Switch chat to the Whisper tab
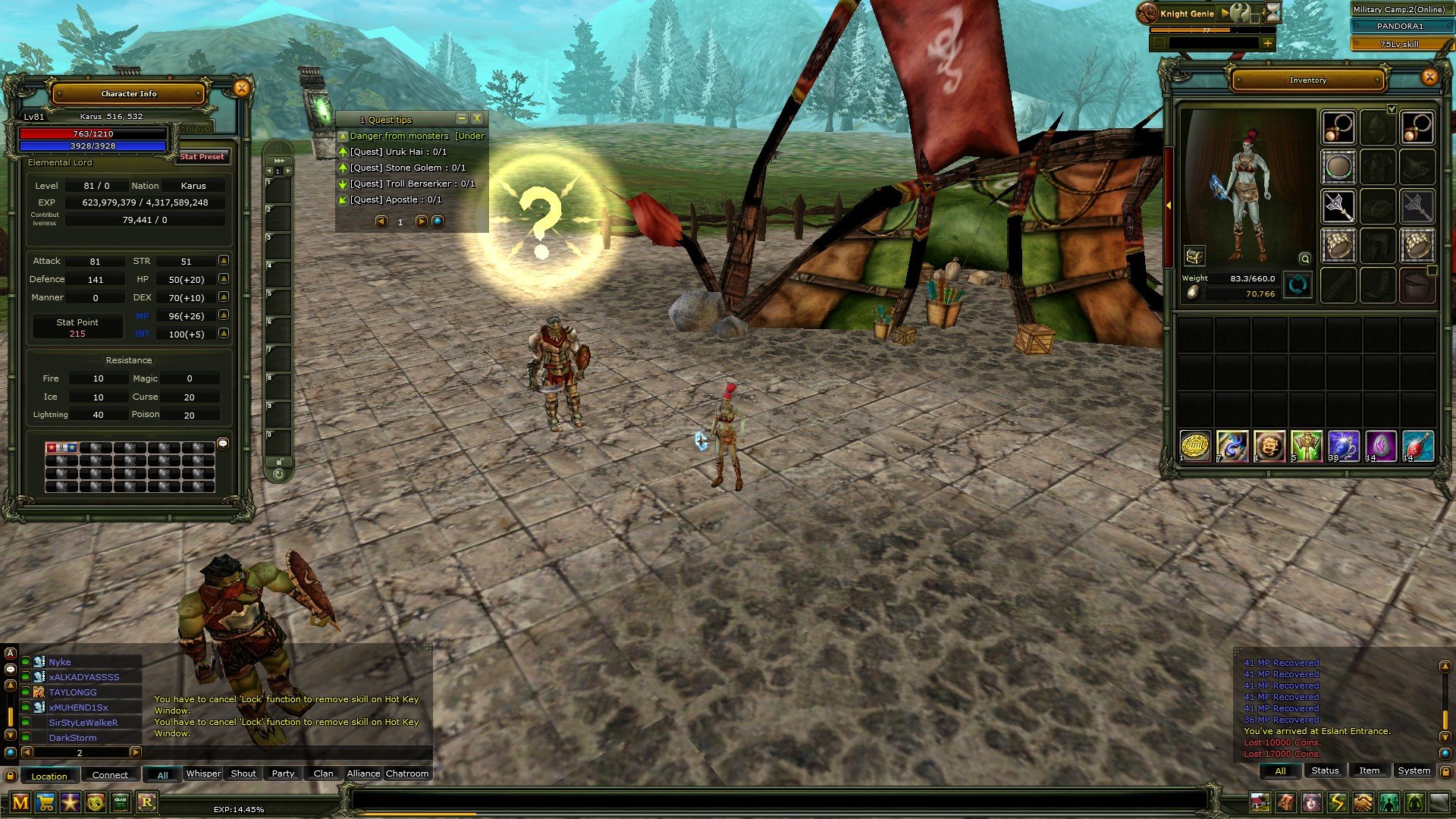1456x819 pixels. [203, 773]
